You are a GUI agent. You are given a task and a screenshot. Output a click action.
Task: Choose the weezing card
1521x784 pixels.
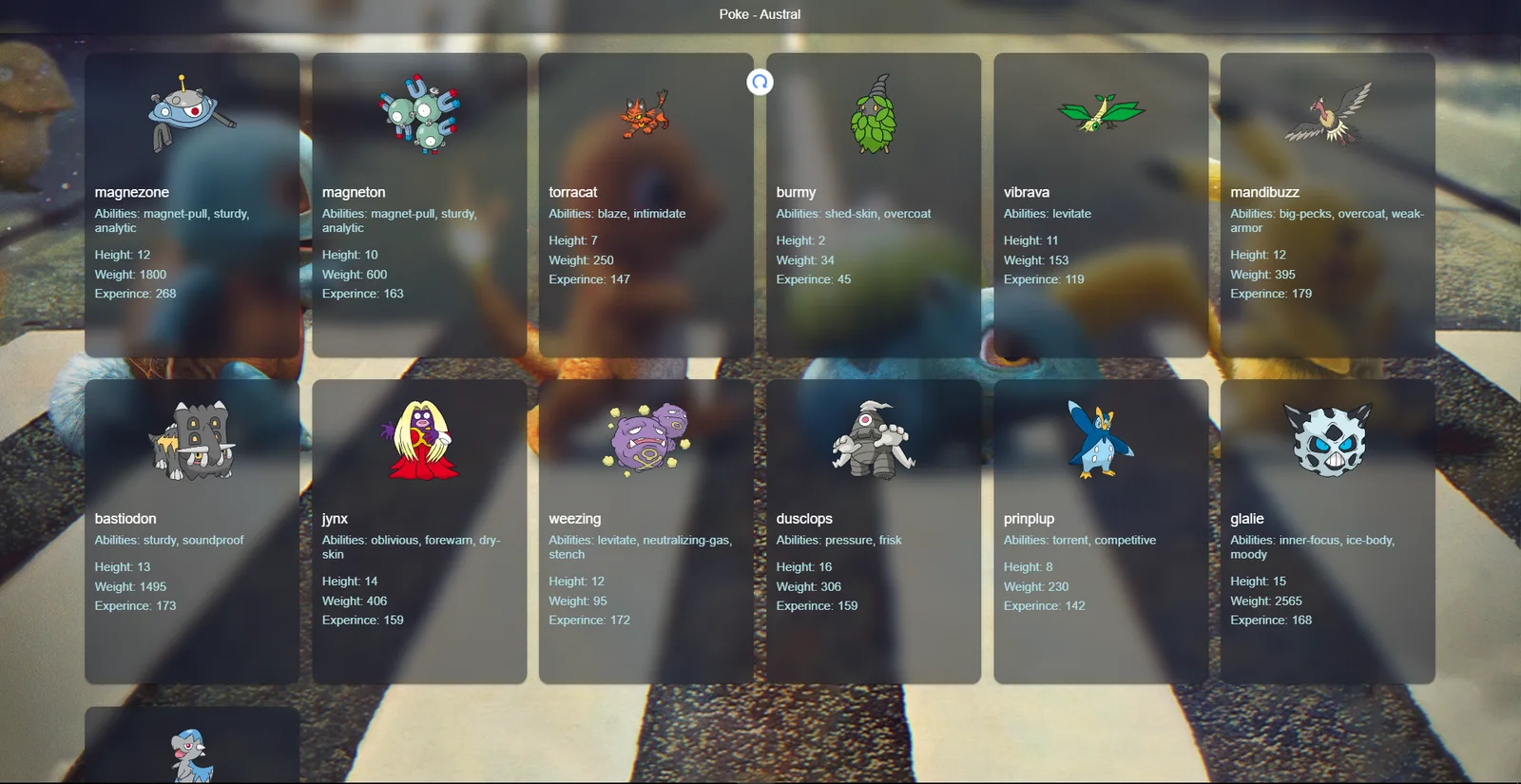click(645, 531)
